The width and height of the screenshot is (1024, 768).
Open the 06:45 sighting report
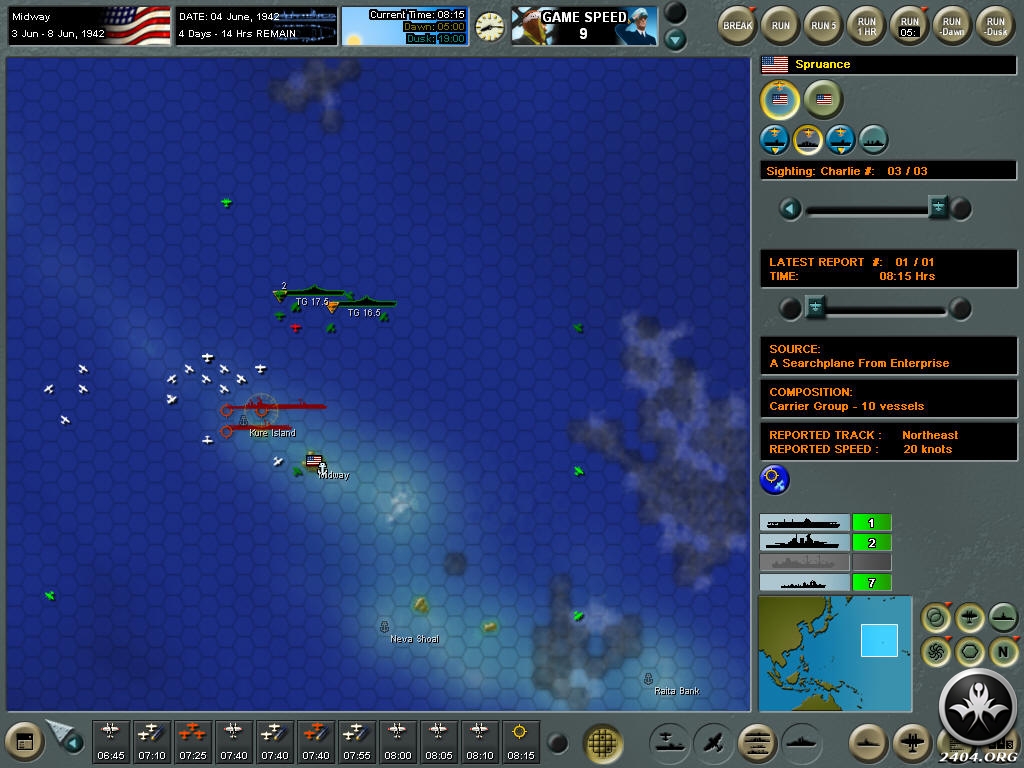click(x=111, y=740)
